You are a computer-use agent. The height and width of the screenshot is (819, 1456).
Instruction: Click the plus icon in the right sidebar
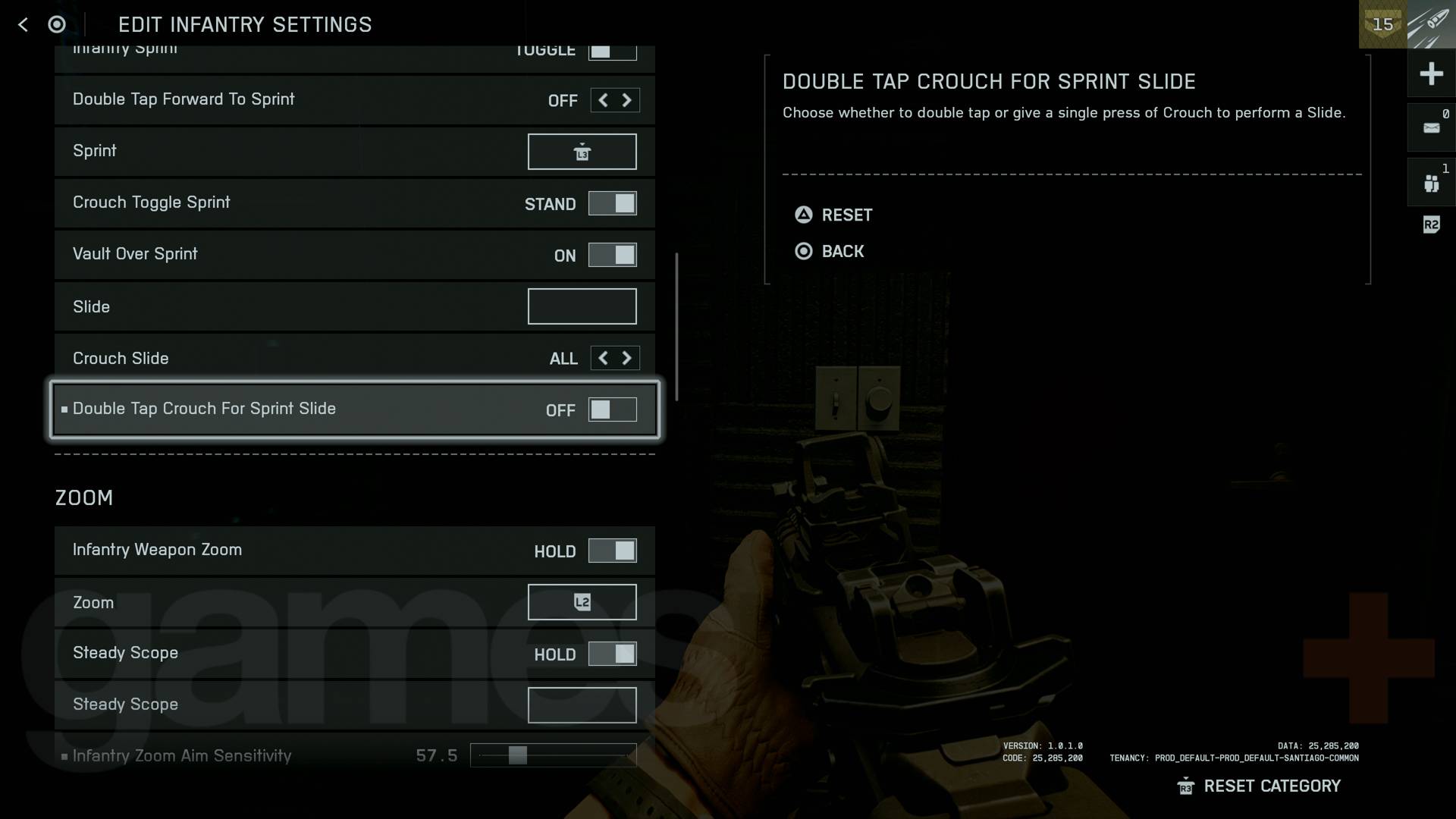pyautogui.click(x=1432, y=74)
